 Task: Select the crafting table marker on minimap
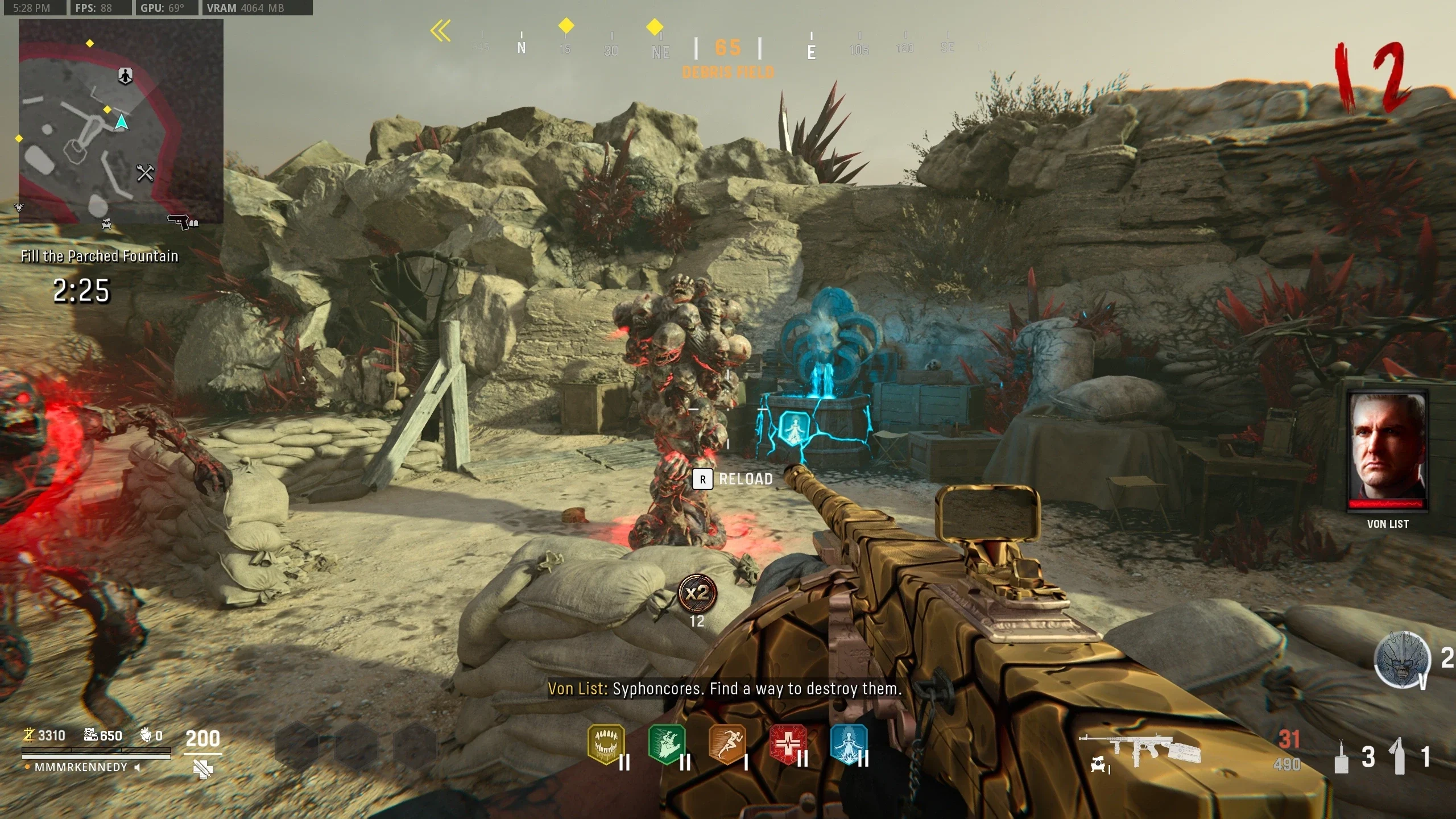tap(145, 172)
